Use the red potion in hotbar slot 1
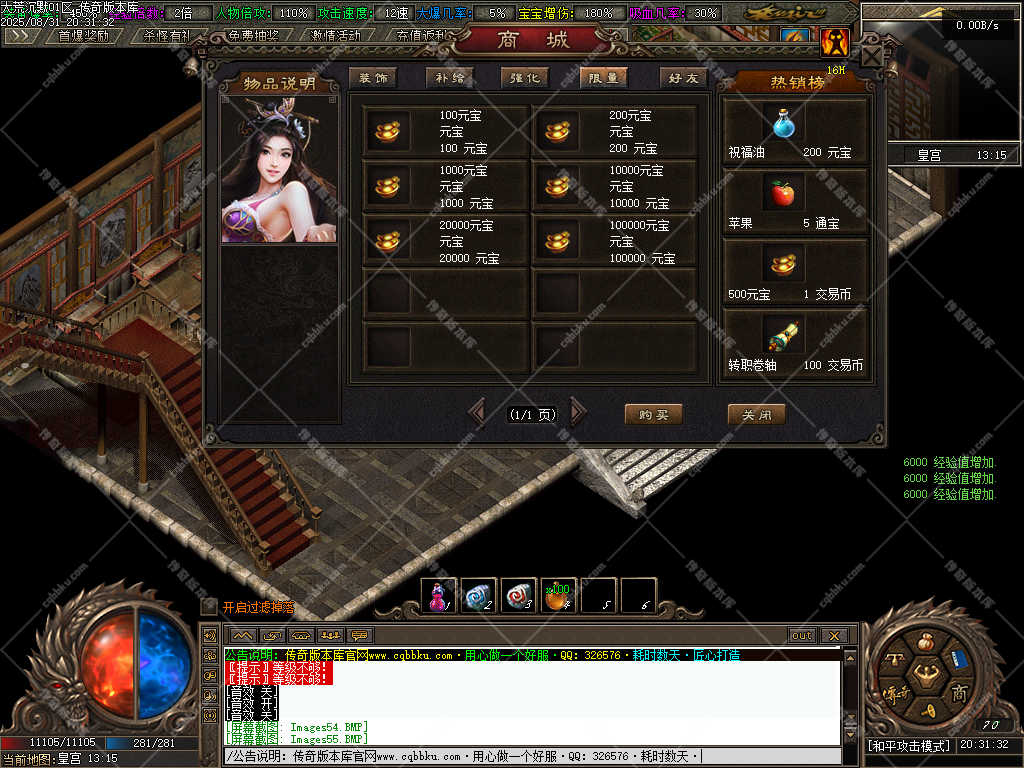This screenshot has width=1024, height=768. pyautogui.click(x=438, y=596)
